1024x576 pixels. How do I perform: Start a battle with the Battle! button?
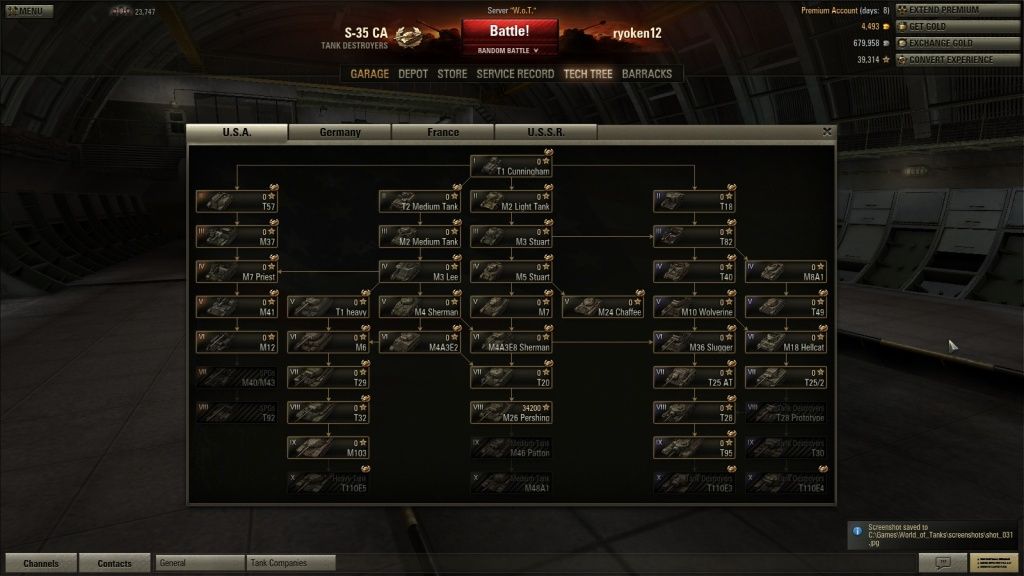(509, 31)
